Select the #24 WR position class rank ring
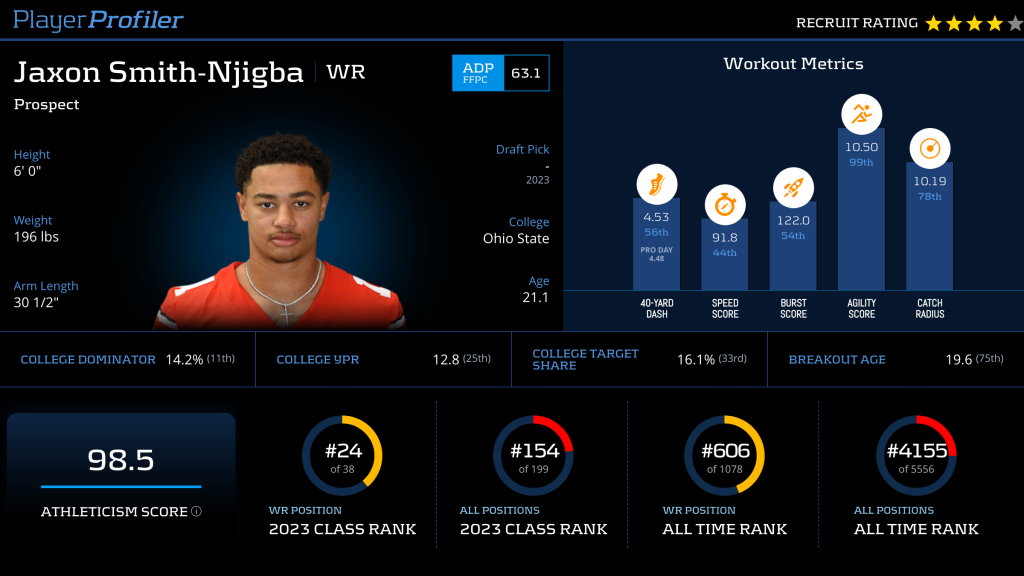The width and height of the screenshot is (1024, 576). click(x=342, y=456)
